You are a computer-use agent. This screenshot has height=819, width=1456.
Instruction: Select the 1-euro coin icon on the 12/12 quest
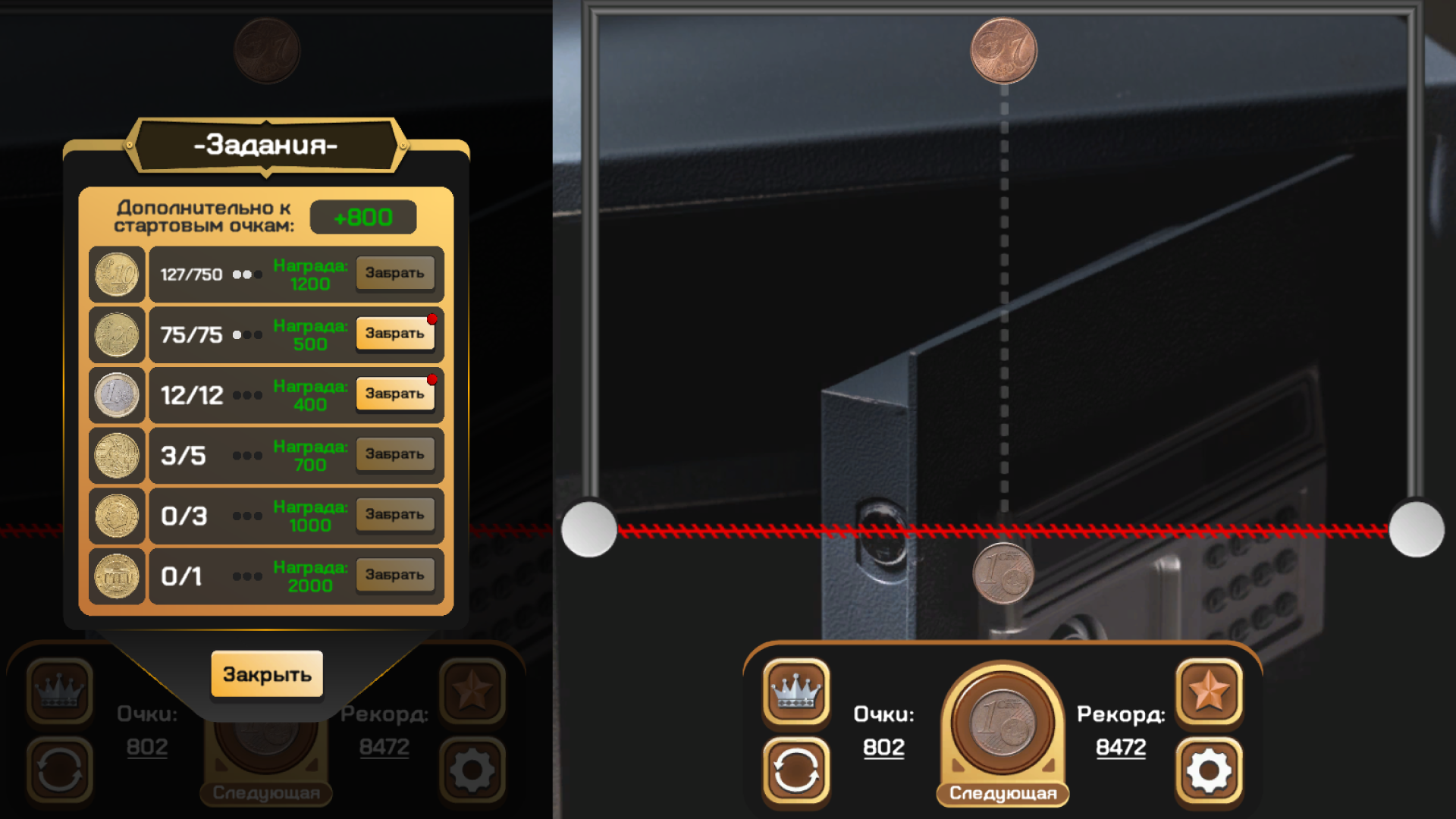[x=116, y=394]
